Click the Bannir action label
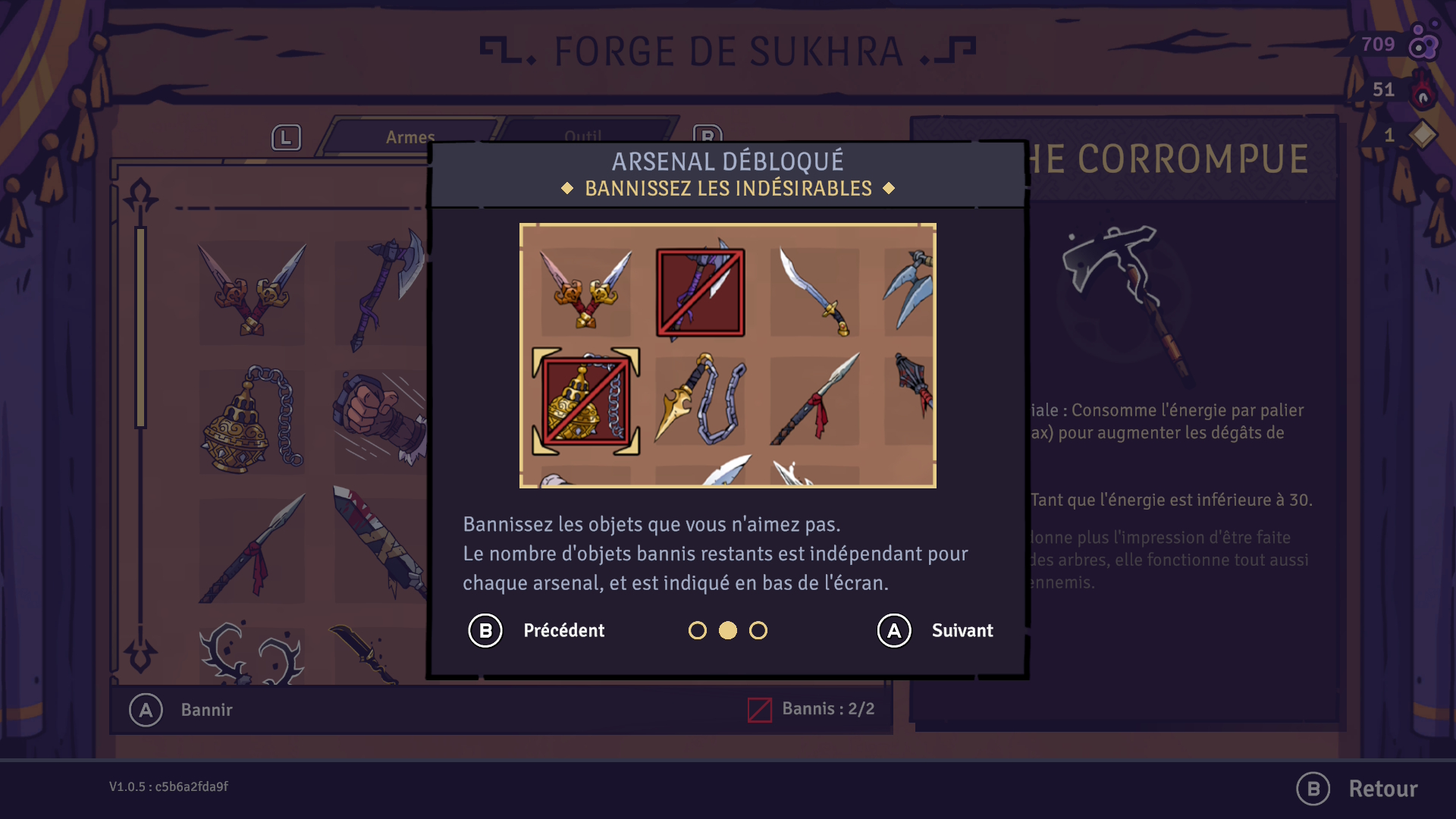 click(206, 710)
